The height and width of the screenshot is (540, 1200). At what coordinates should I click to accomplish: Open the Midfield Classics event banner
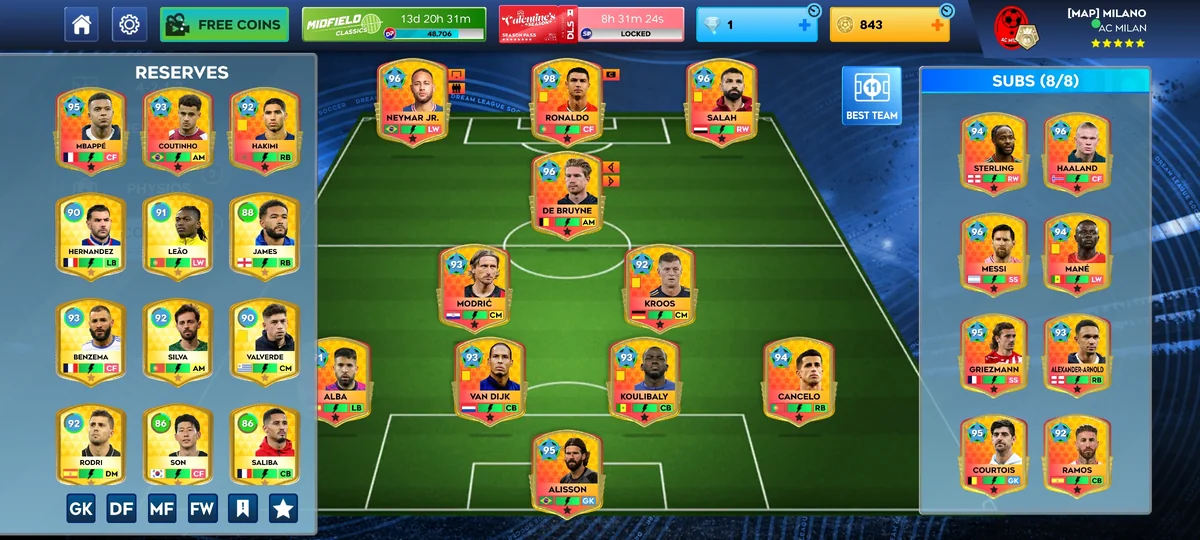coord(394,24)
